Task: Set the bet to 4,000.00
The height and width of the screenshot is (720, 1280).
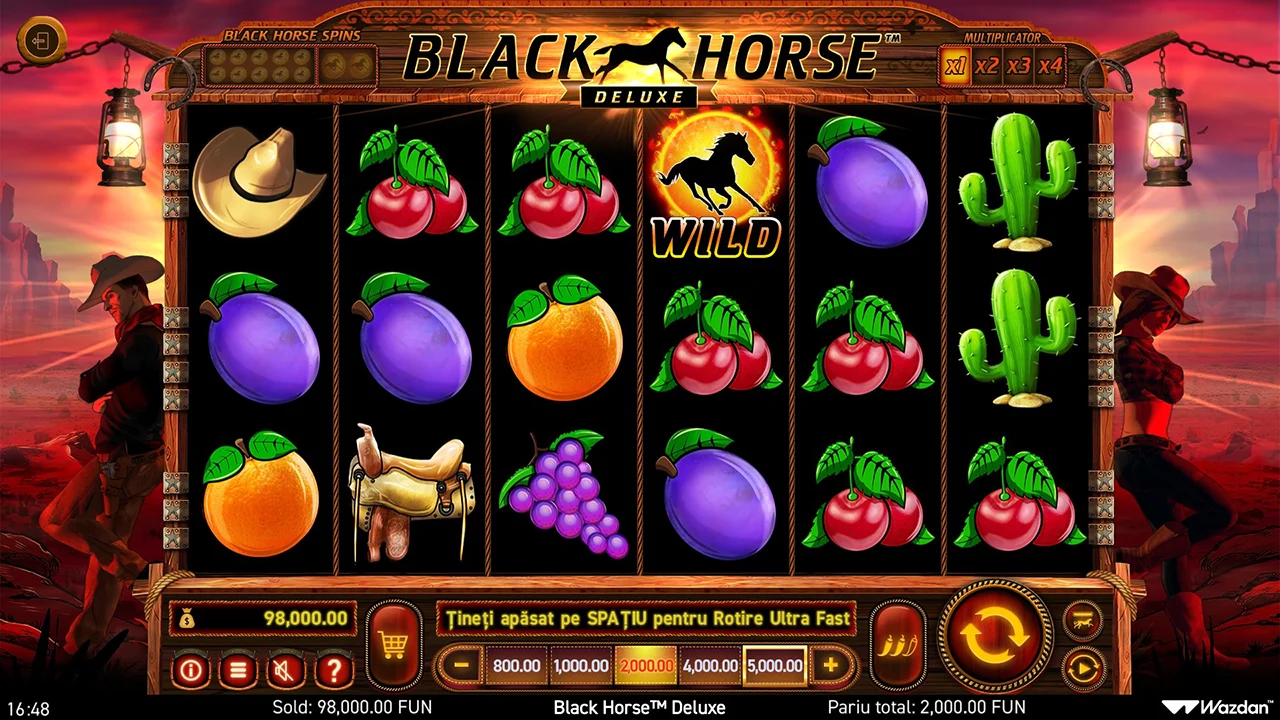Action: coord(710,666)
